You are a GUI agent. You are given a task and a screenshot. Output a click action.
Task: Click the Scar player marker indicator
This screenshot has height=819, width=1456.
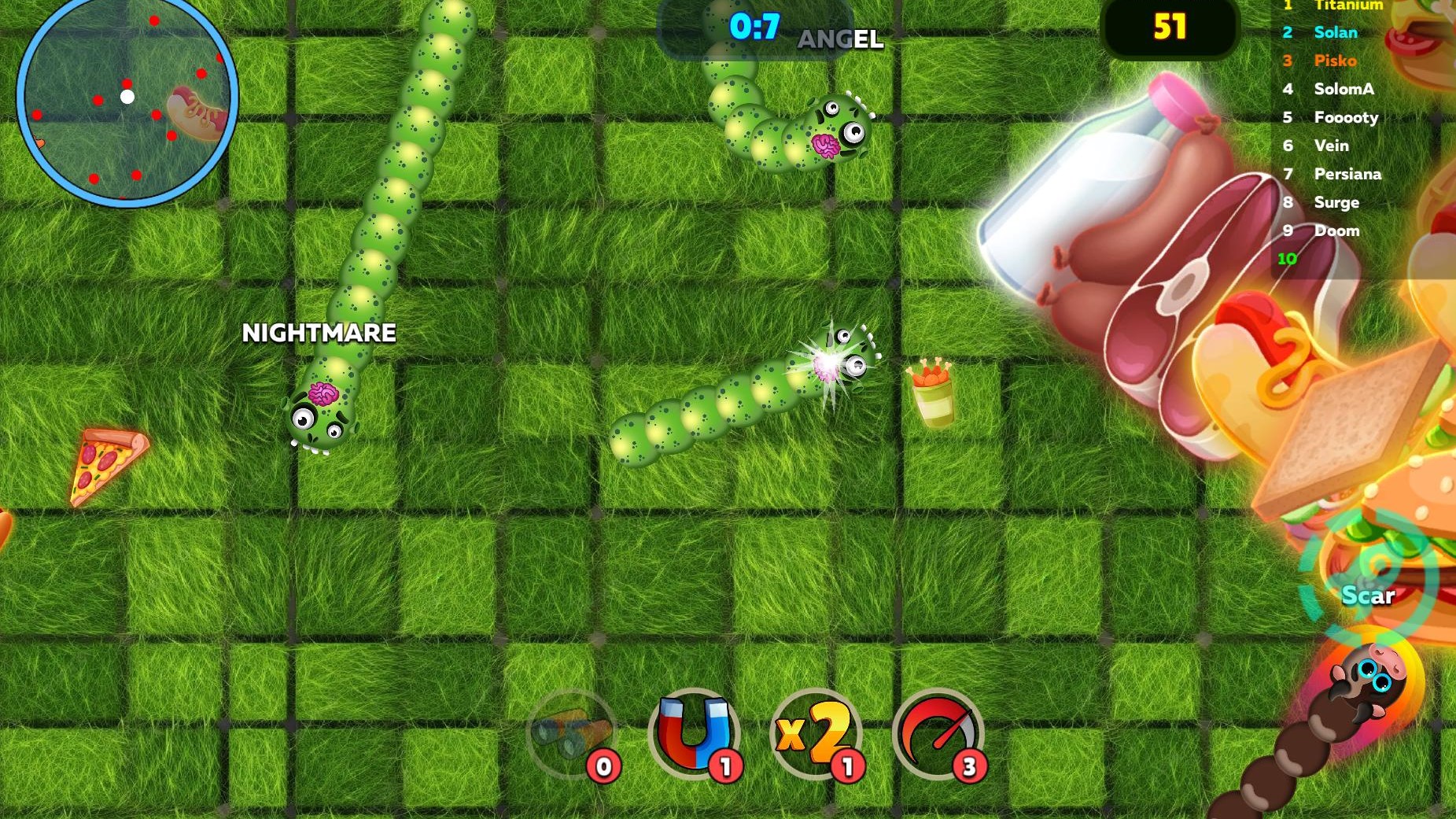[1369, 596]
